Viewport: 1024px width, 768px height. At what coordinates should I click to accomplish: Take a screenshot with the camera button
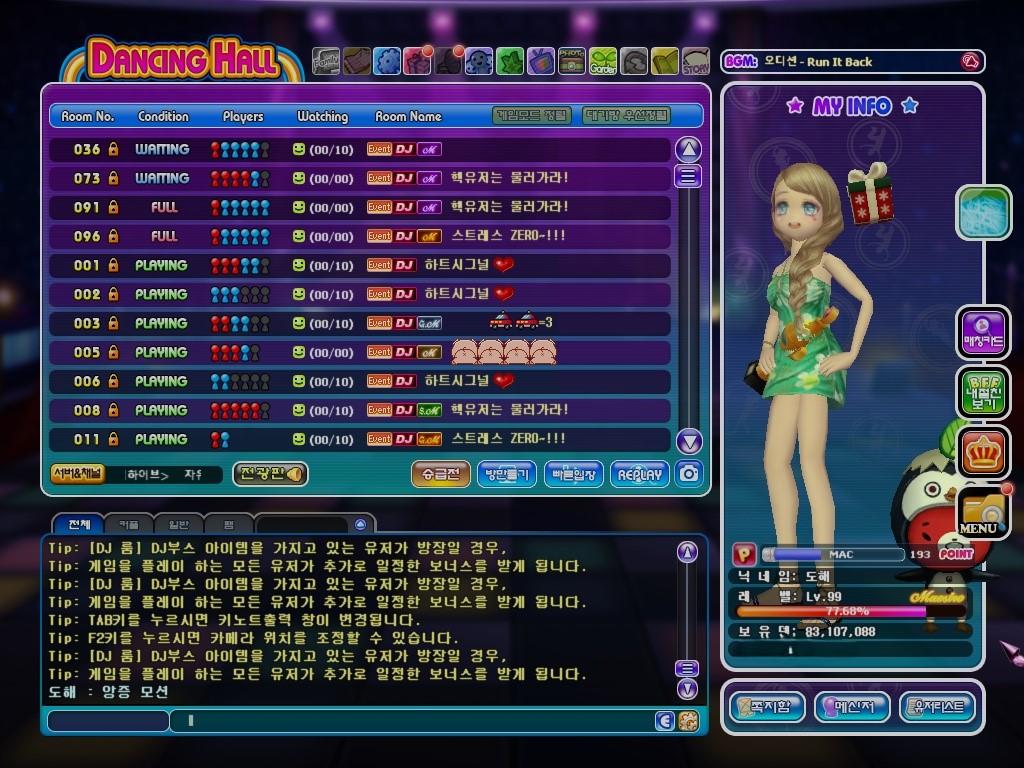[x=688, y=474]
